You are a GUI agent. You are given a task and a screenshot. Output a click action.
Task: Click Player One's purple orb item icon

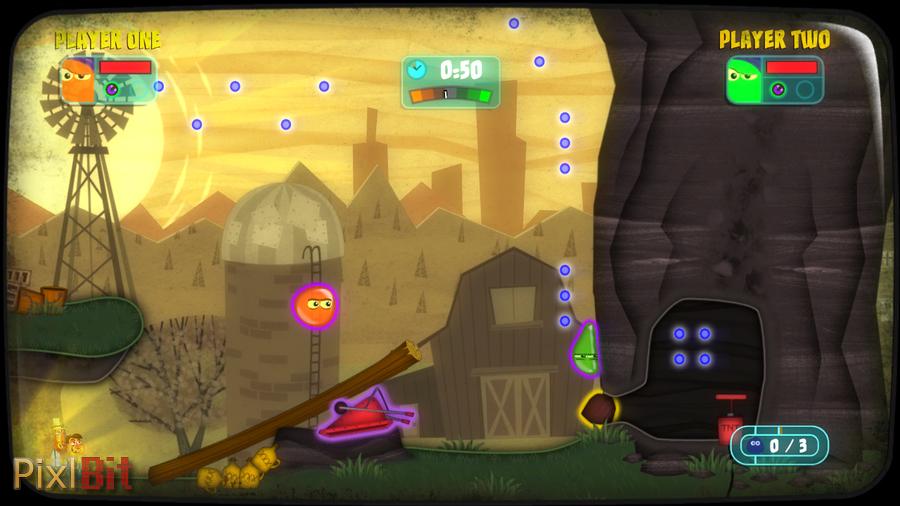[x=112, y=89]
